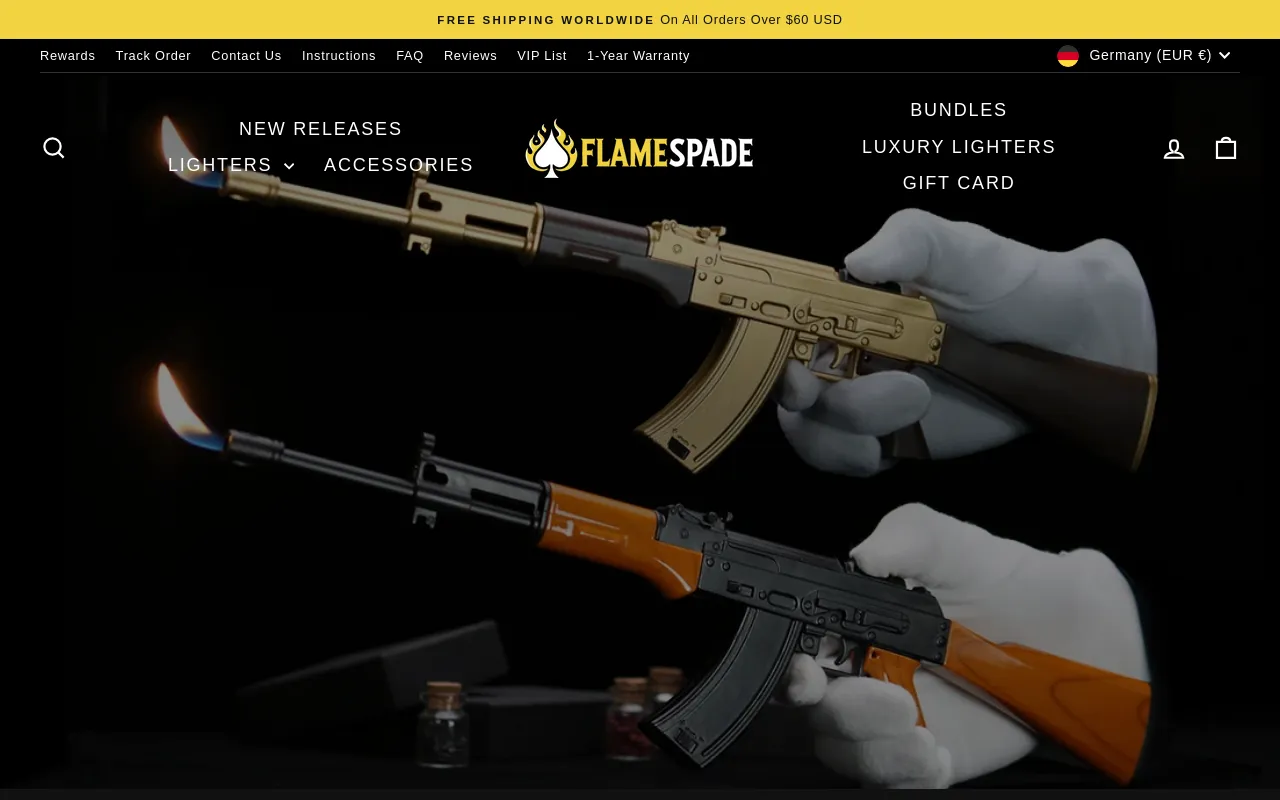Open the Bundles section
Image resolution: width=1280 pixels, height=800 pixels.
(x=958, y=110)
